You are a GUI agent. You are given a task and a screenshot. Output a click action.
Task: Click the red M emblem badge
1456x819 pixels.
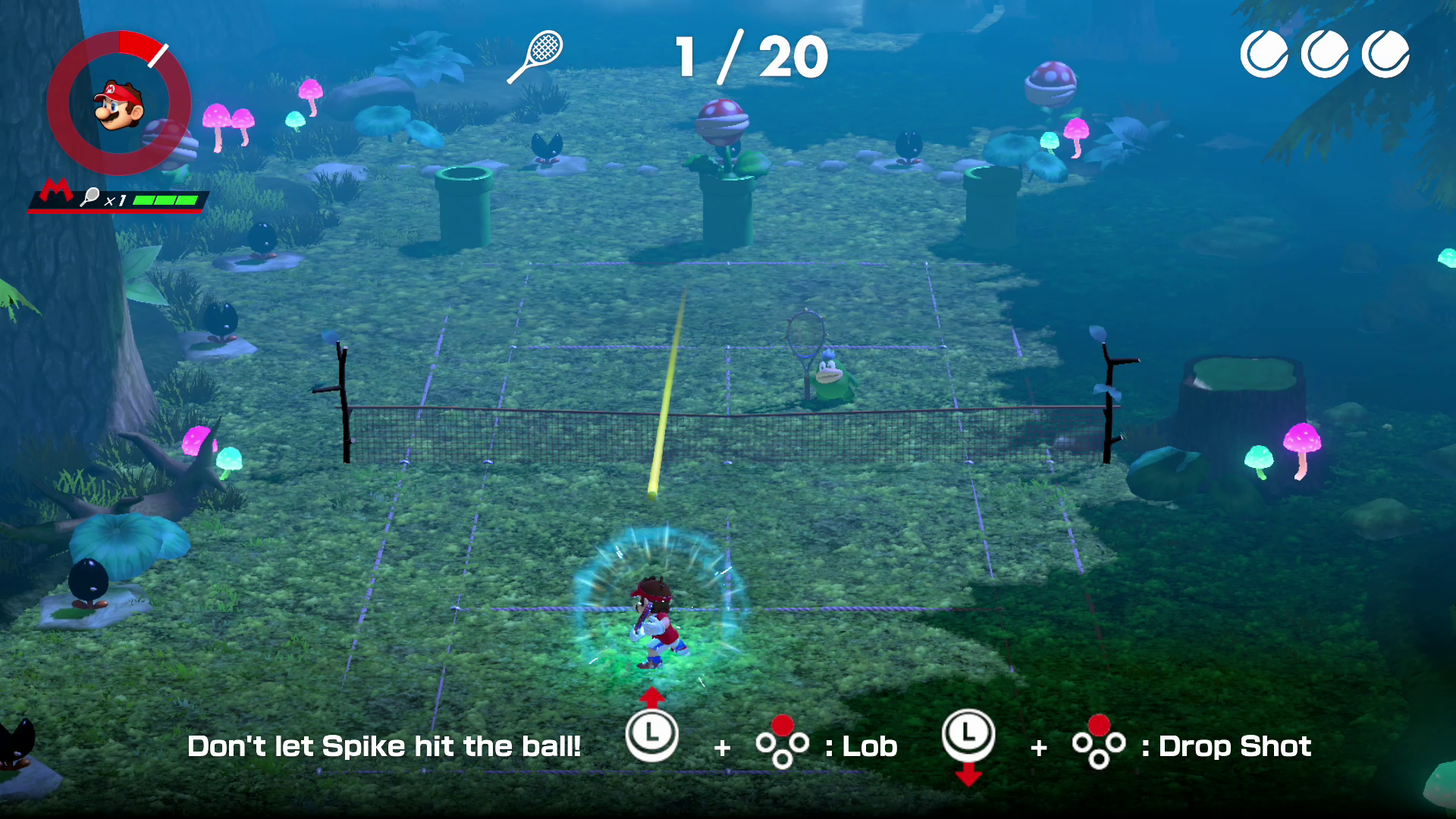click(55, 192)
